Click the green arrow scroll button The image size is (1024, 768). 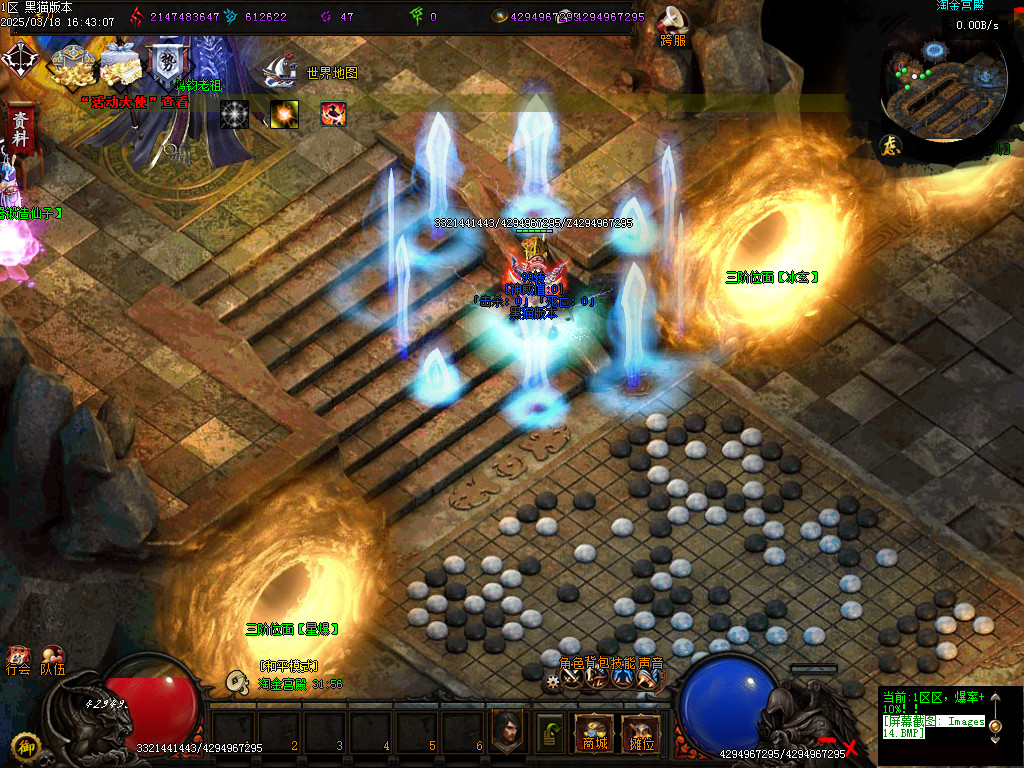tap(550, 732)
